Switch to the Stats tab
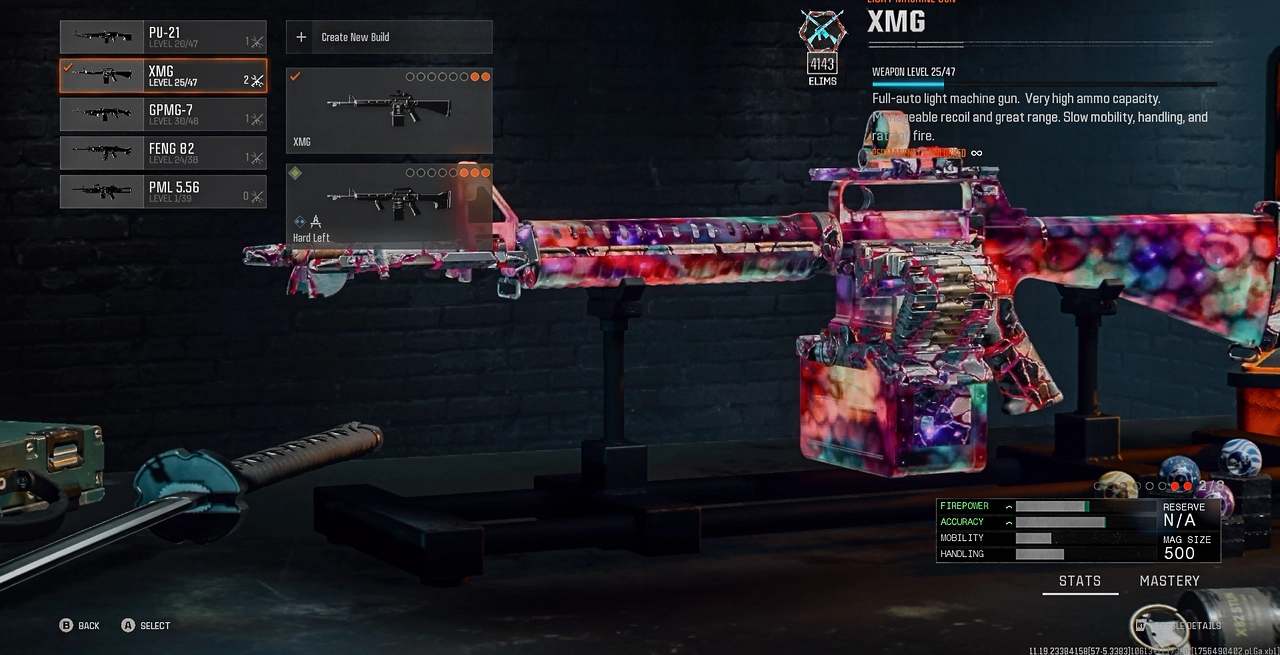The height and width of the screenshot is (655, 1280). (1080, 581)
